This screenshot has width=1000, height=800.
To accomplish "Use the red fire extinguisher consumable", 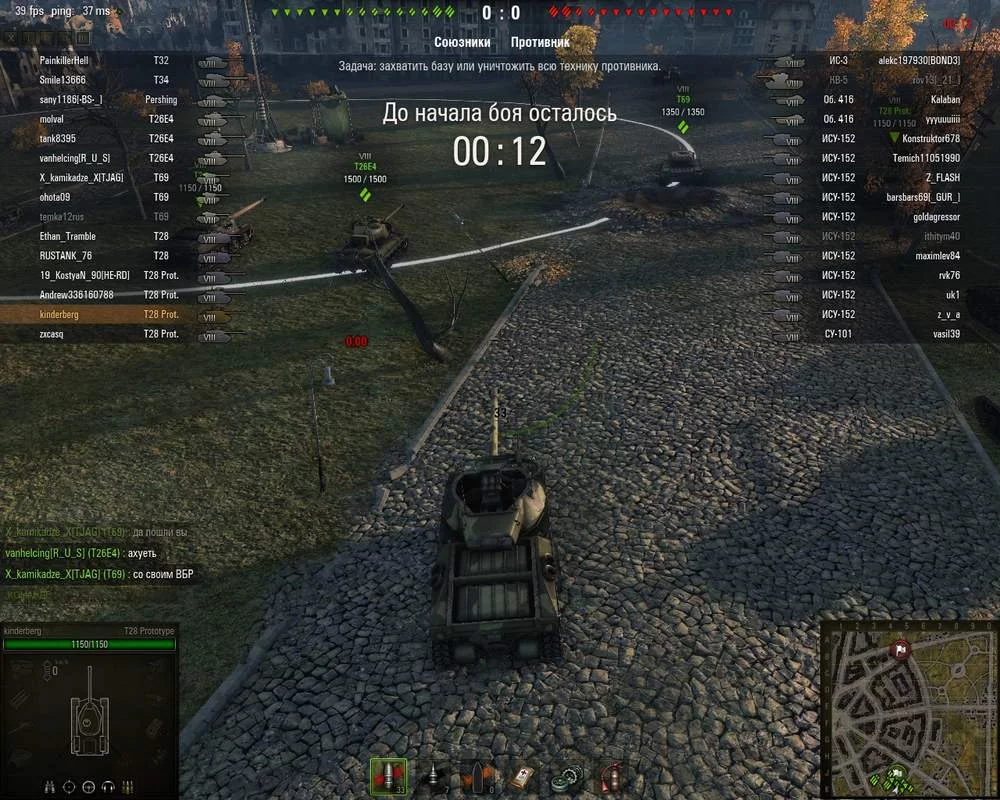I will pos(611,777).
